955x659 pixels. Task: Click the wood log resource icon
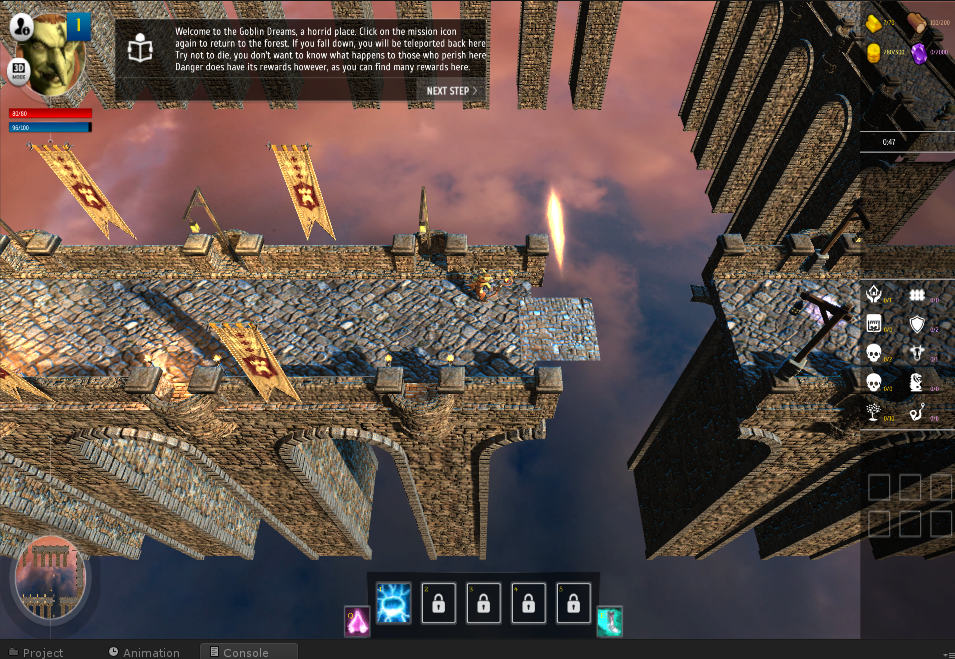click(x=917, y=23)
